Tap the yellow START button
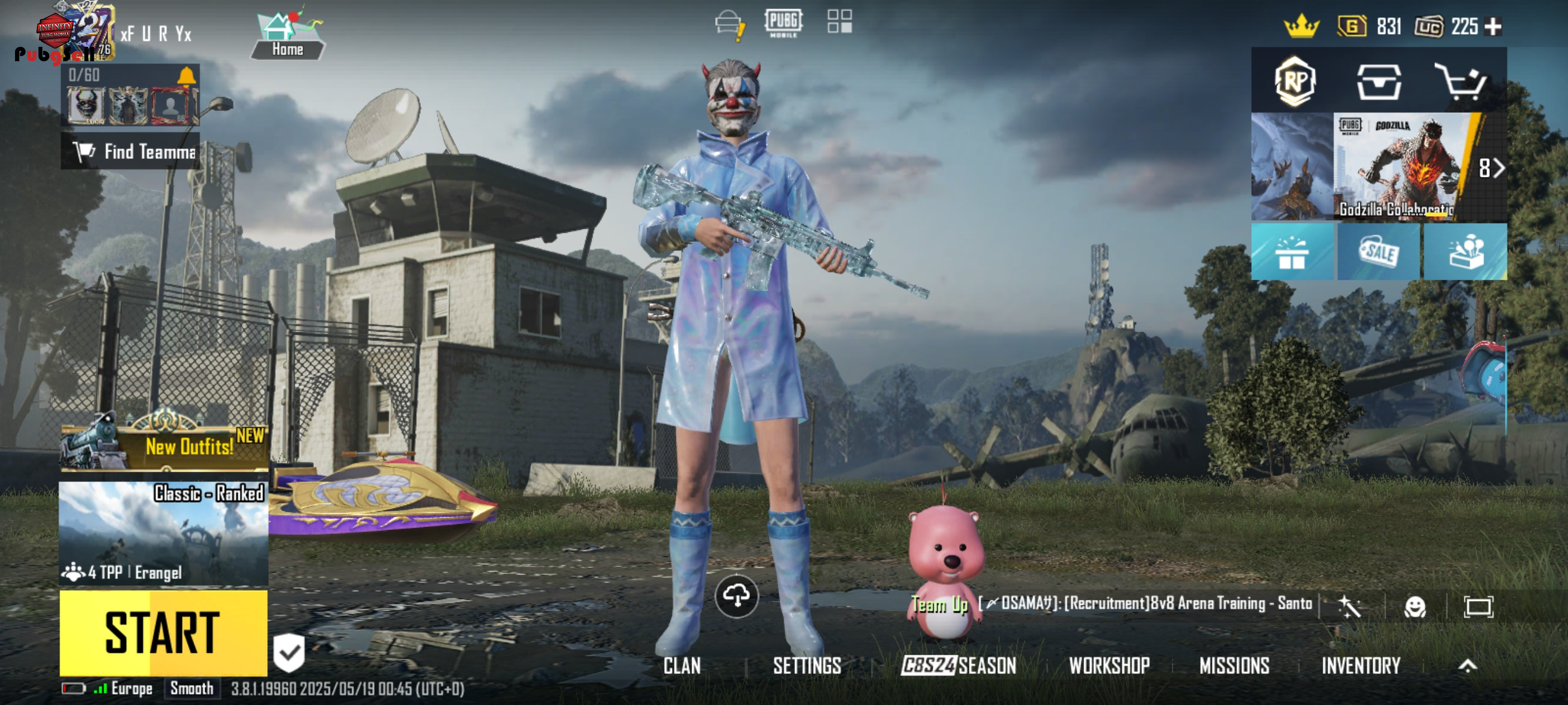 coord(163,633)
